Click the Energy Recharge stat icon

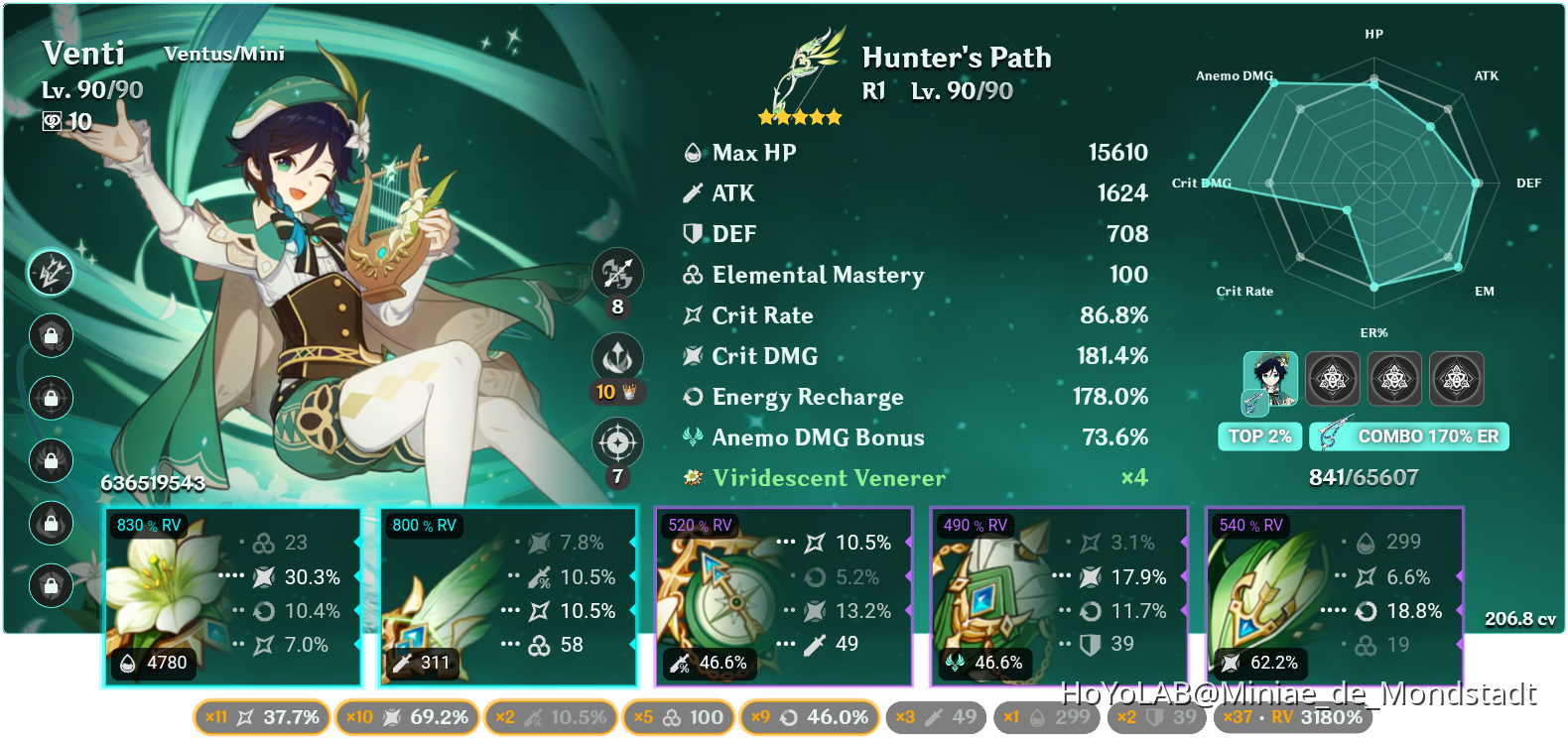[693, 397]
